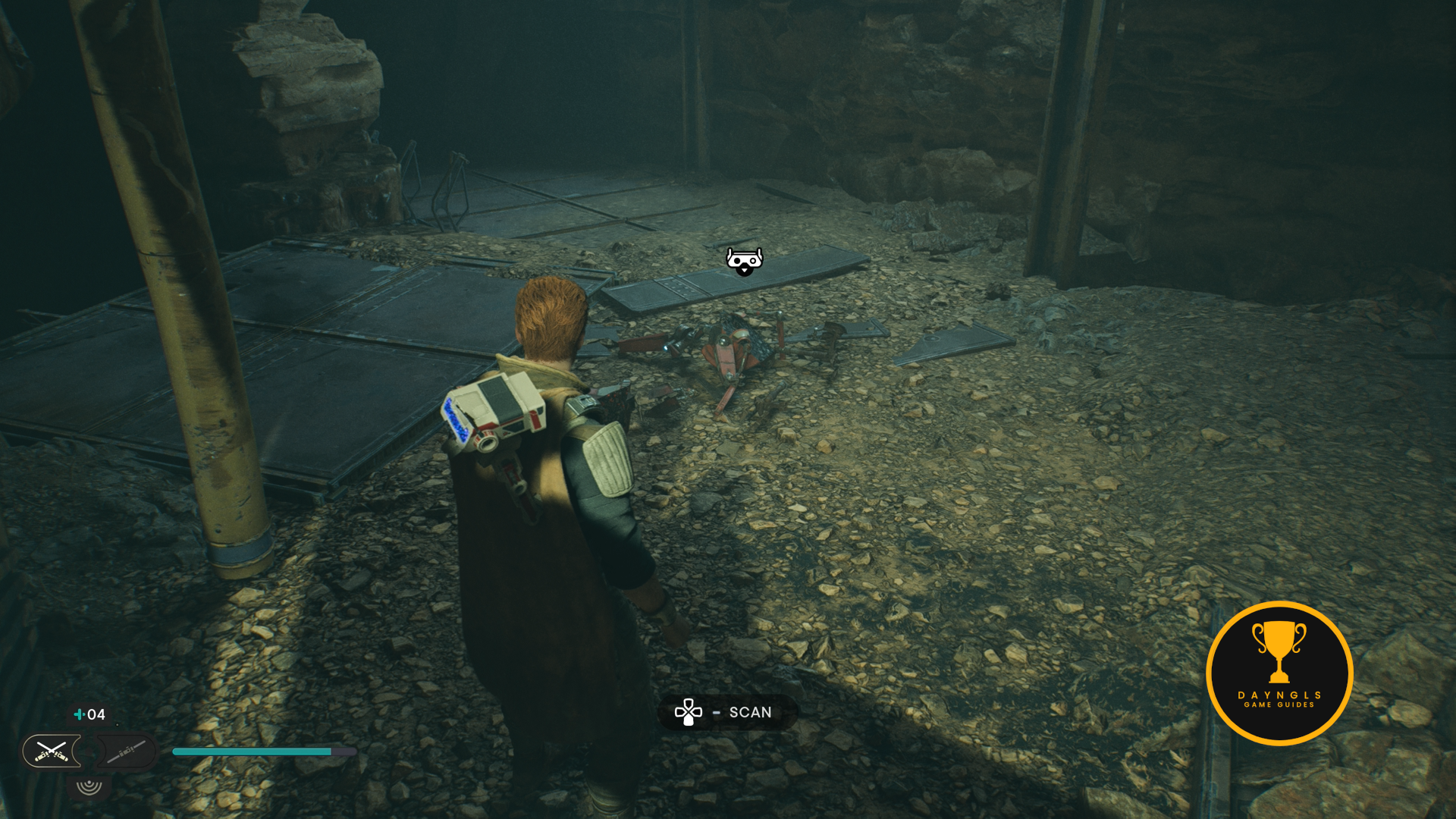Use the stim canister heal icon

79,714
